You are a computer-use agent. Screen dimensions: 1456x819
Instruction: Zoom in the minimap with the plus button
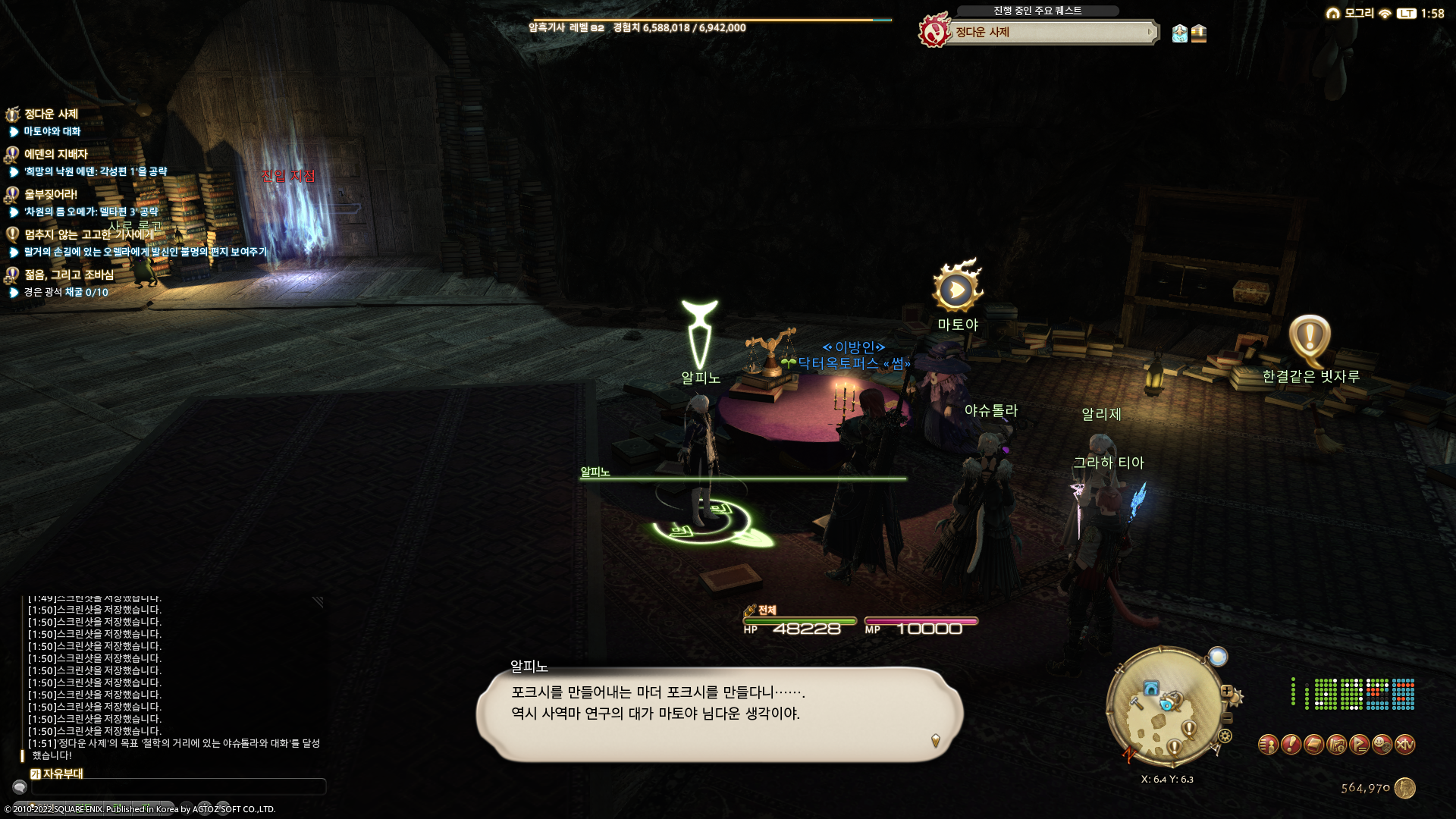(x=1226, y=691)
